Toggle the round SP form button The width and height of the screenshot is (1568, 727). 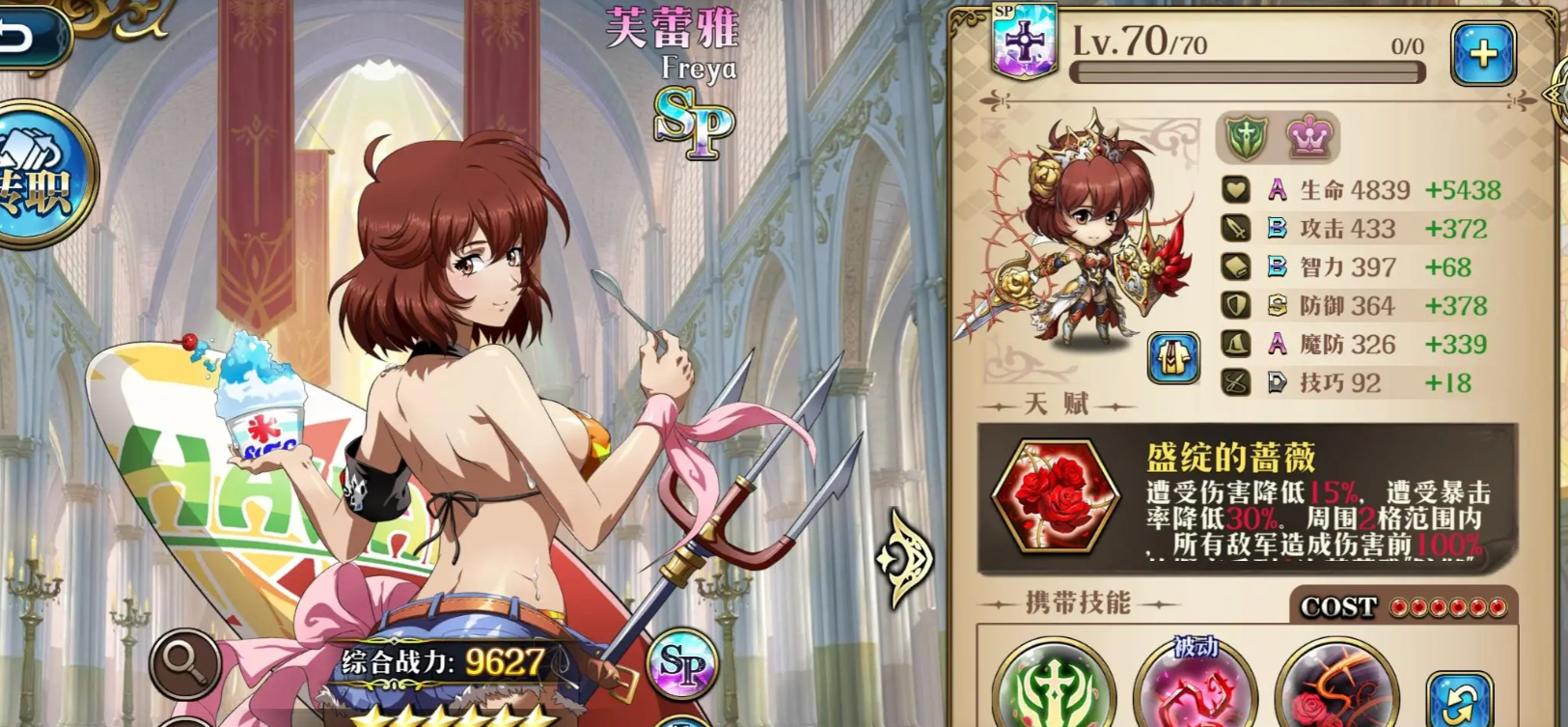(x=683, y=664)
